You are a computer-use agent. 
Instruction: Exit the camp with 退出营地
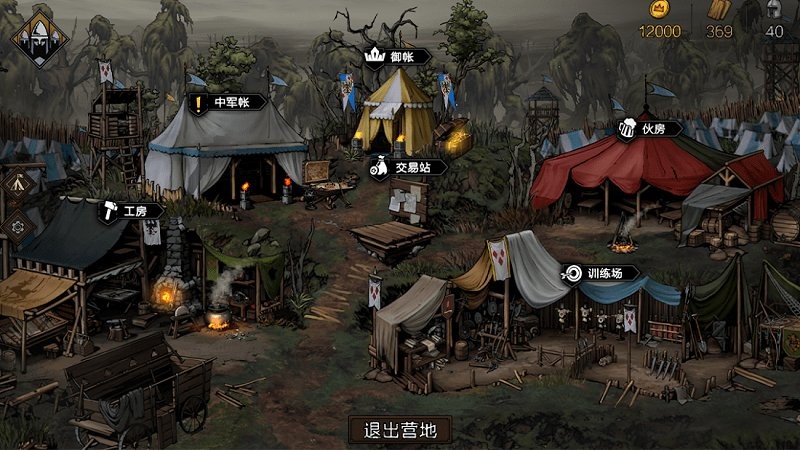click(x=400, y=430)
